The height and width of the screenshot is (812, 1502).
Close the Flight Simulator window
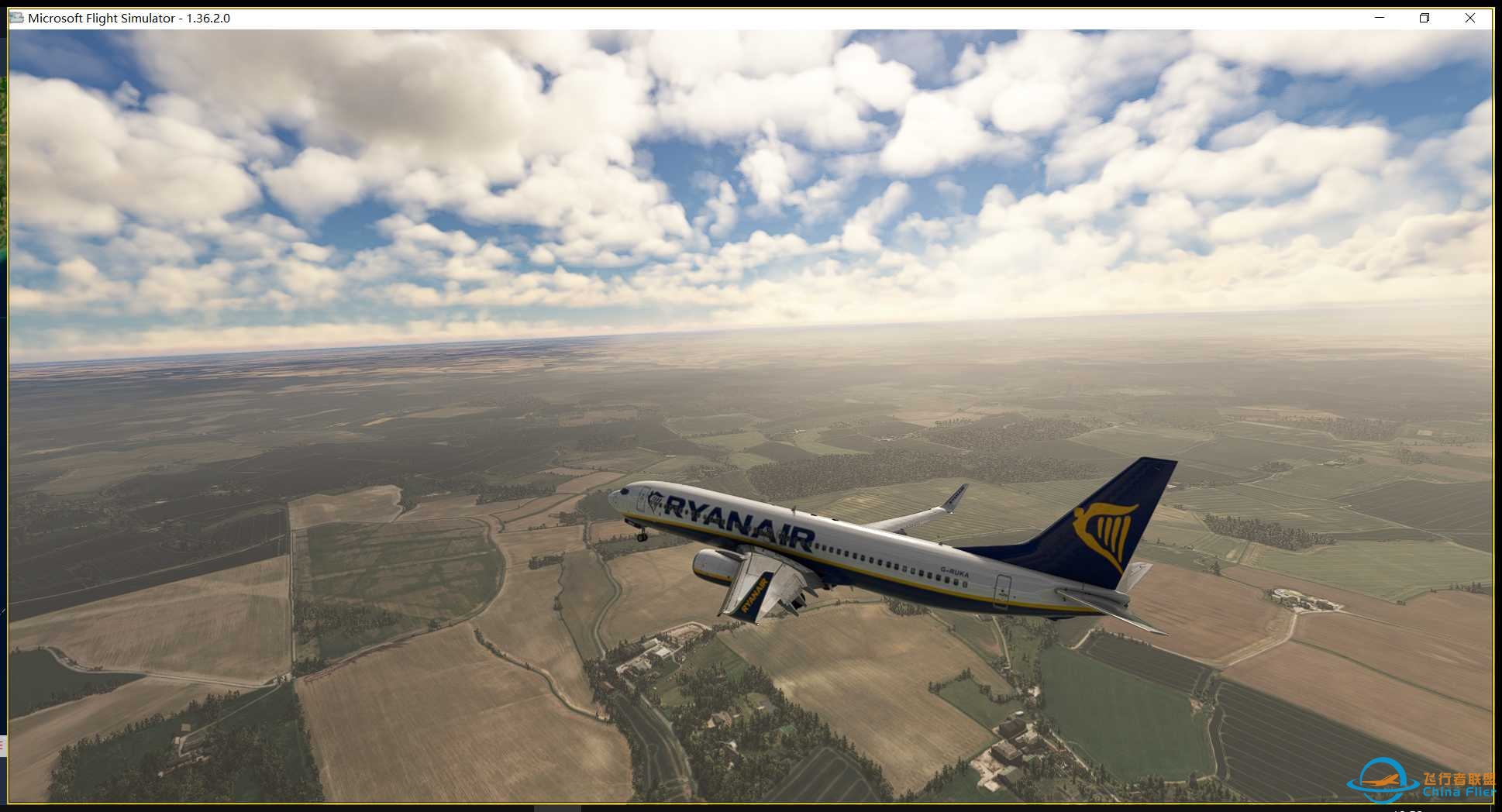click(x=1470, y=17)
